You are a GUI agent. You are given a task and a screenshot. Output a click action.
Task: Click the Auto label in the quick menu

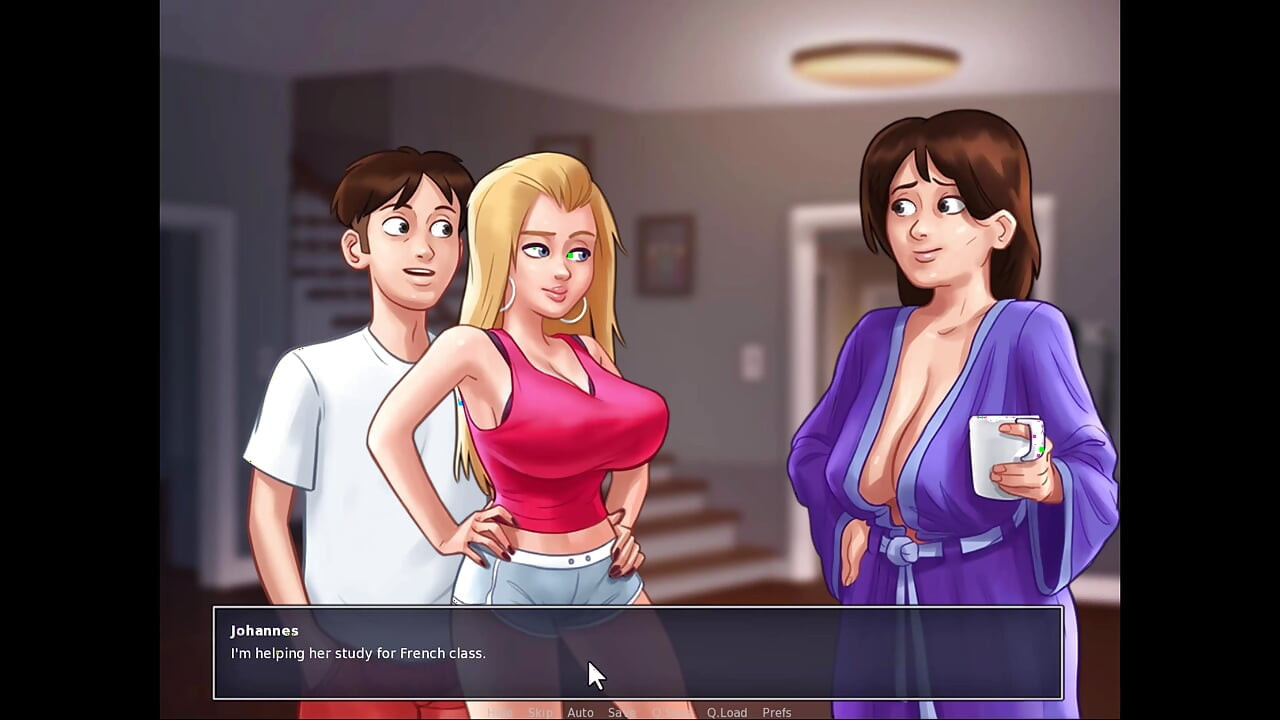click(581, 712)
